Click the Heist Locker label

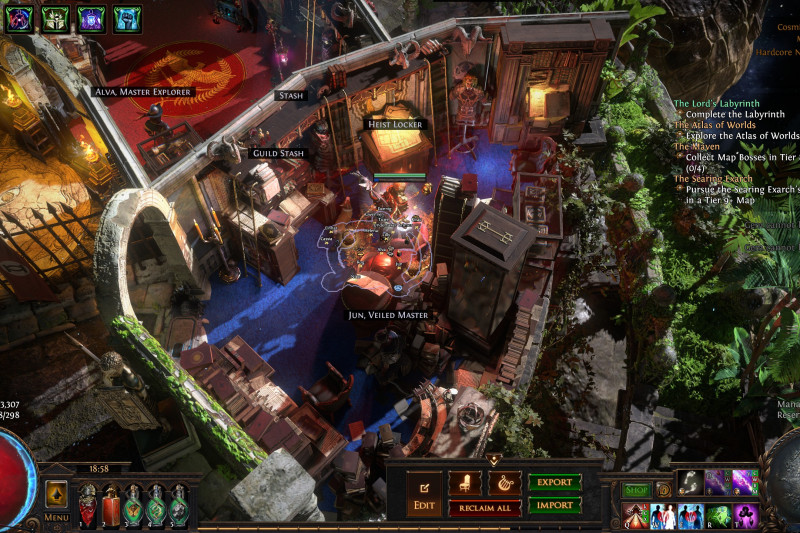tap(394, 124)
